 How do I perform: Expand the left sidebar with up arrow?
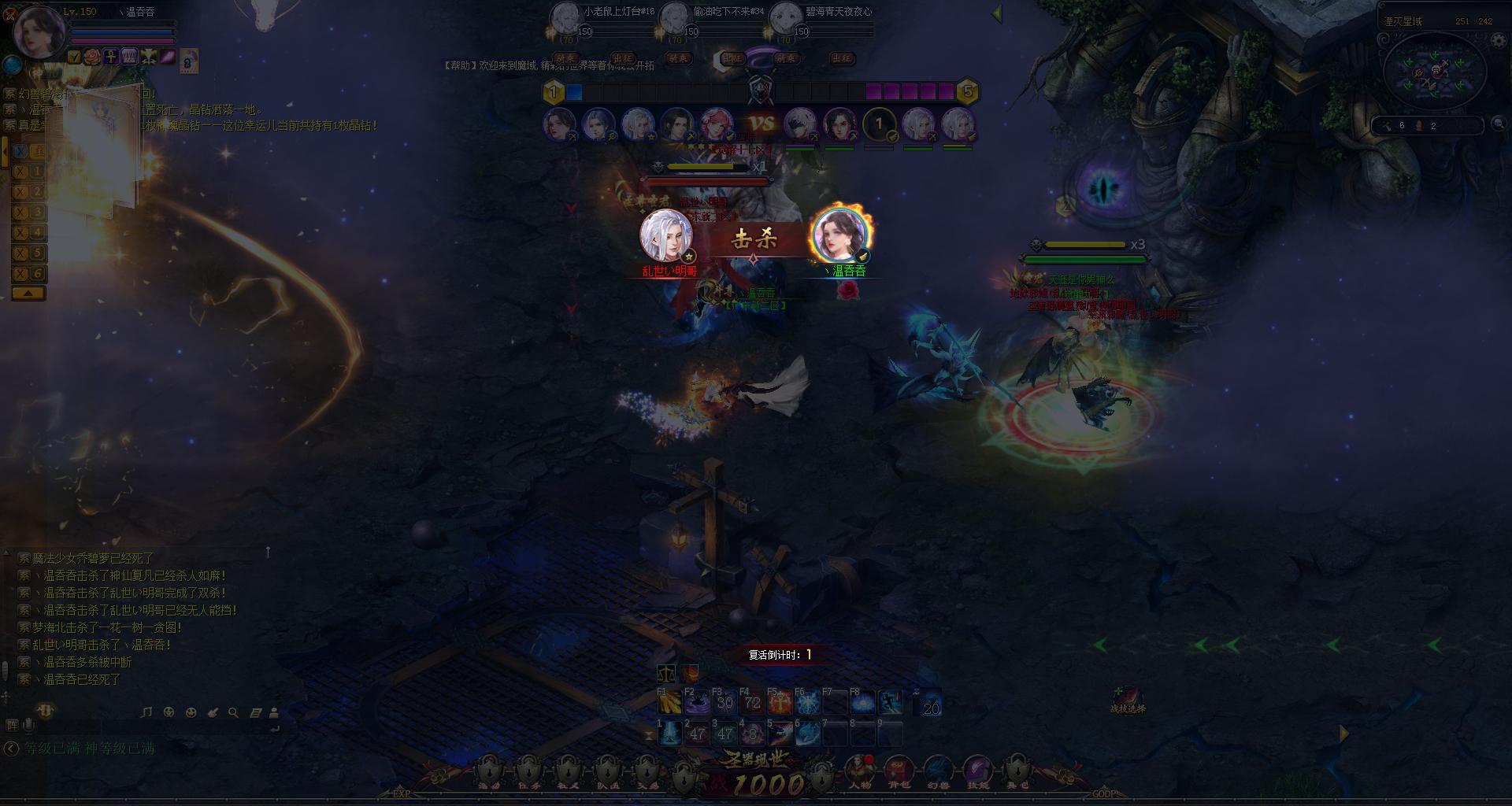(x=28, y=293)
